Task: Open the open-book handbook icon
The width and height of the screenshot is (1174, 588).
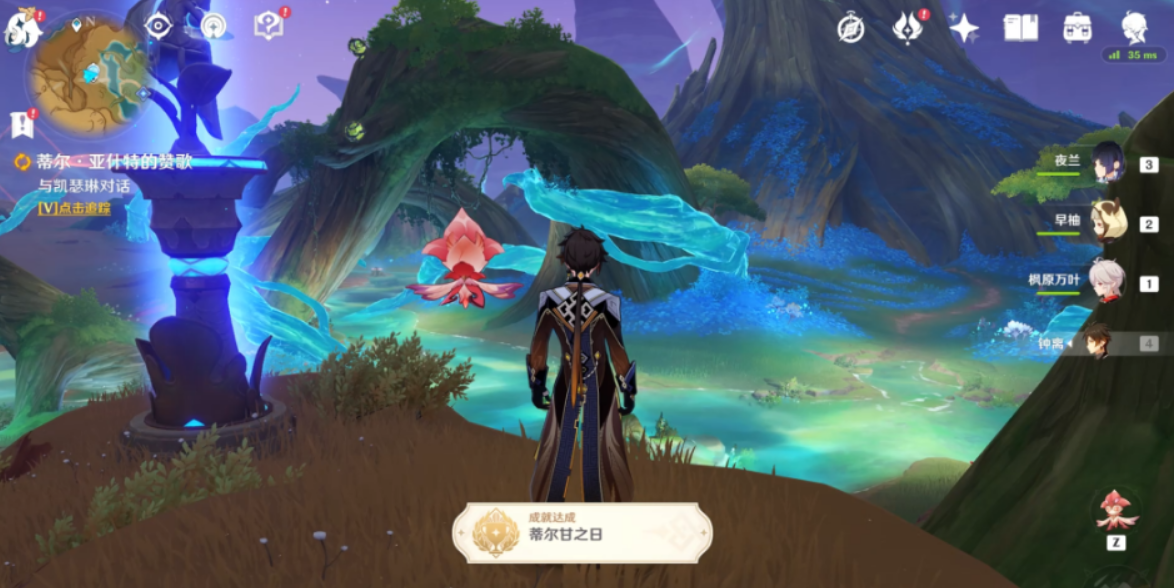Action: tap(1020, 28)
